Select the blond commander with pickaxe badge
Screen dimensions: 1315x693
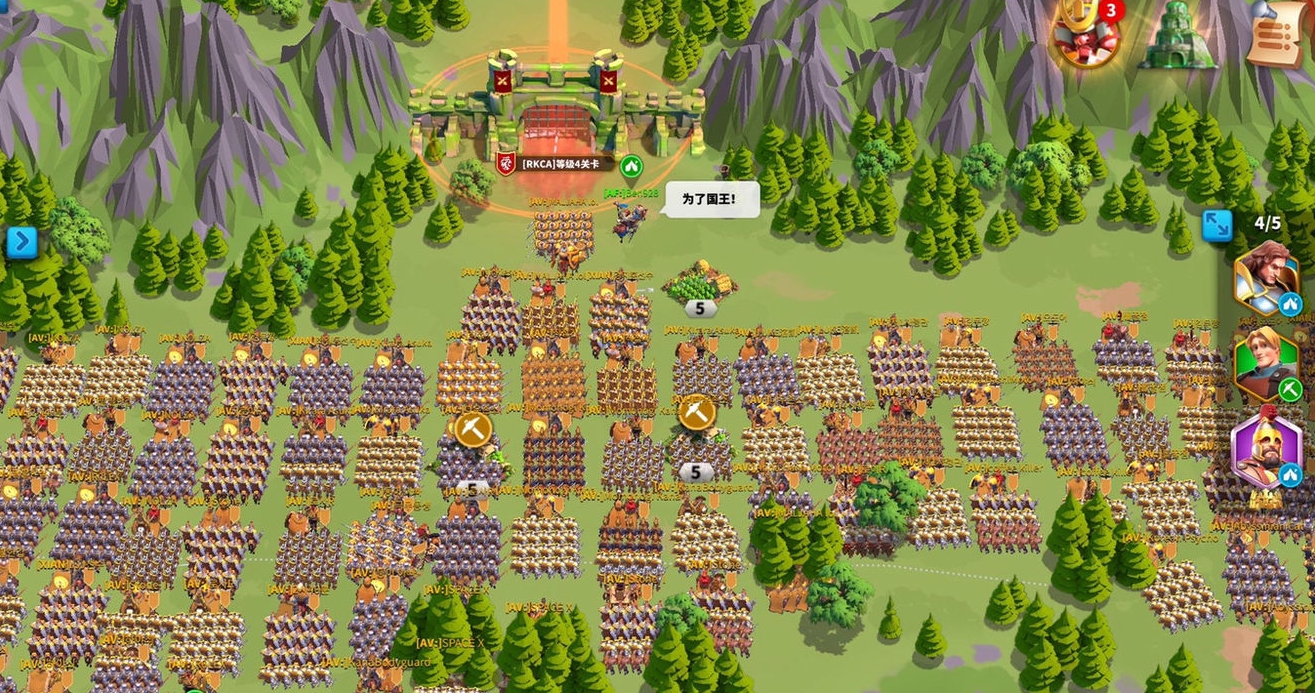[1265, 363]
